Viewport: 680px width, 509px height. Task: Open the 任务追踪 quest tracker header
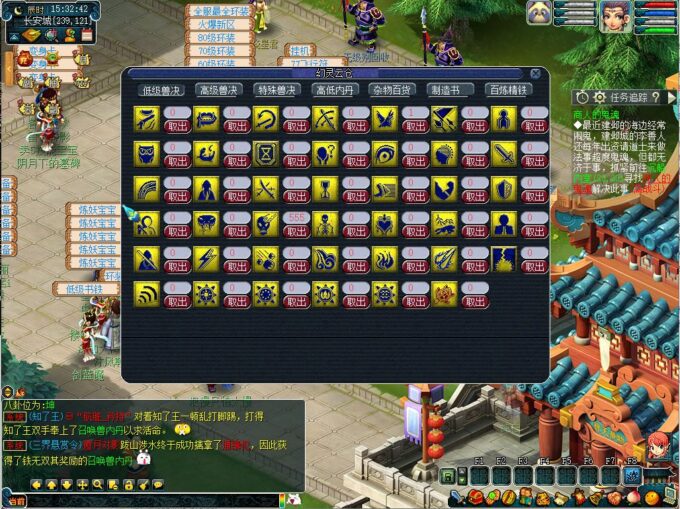[x=627, y=97]
